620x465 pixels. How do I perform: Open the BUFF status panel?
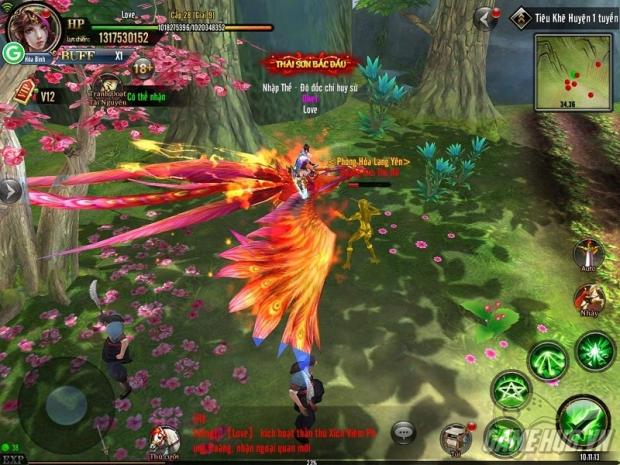coord(72,56)
